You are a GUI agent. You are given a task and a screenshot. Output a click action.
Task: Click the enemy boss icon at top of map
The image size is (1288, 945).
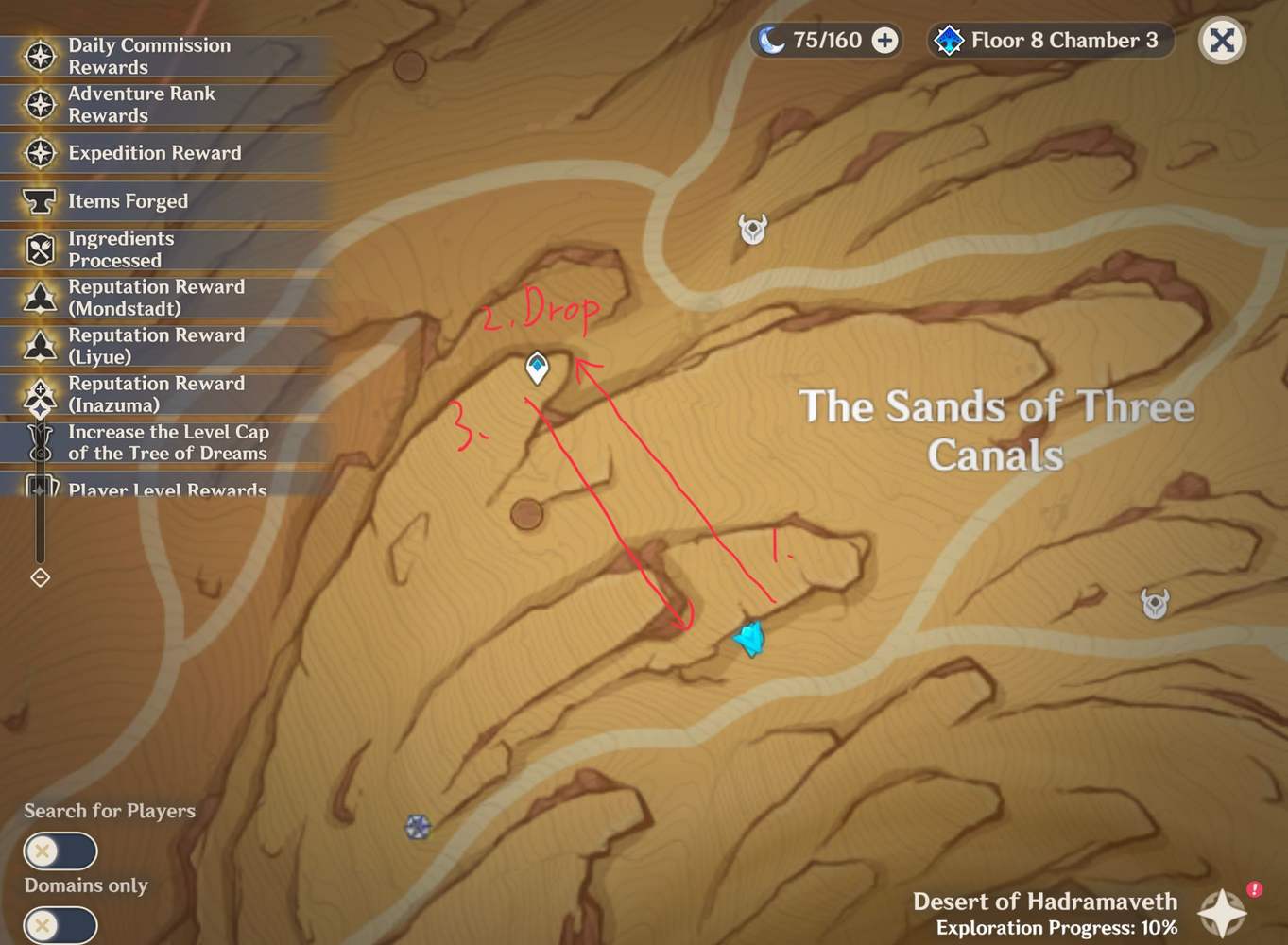pyautogui.click(x=751, y=230)
